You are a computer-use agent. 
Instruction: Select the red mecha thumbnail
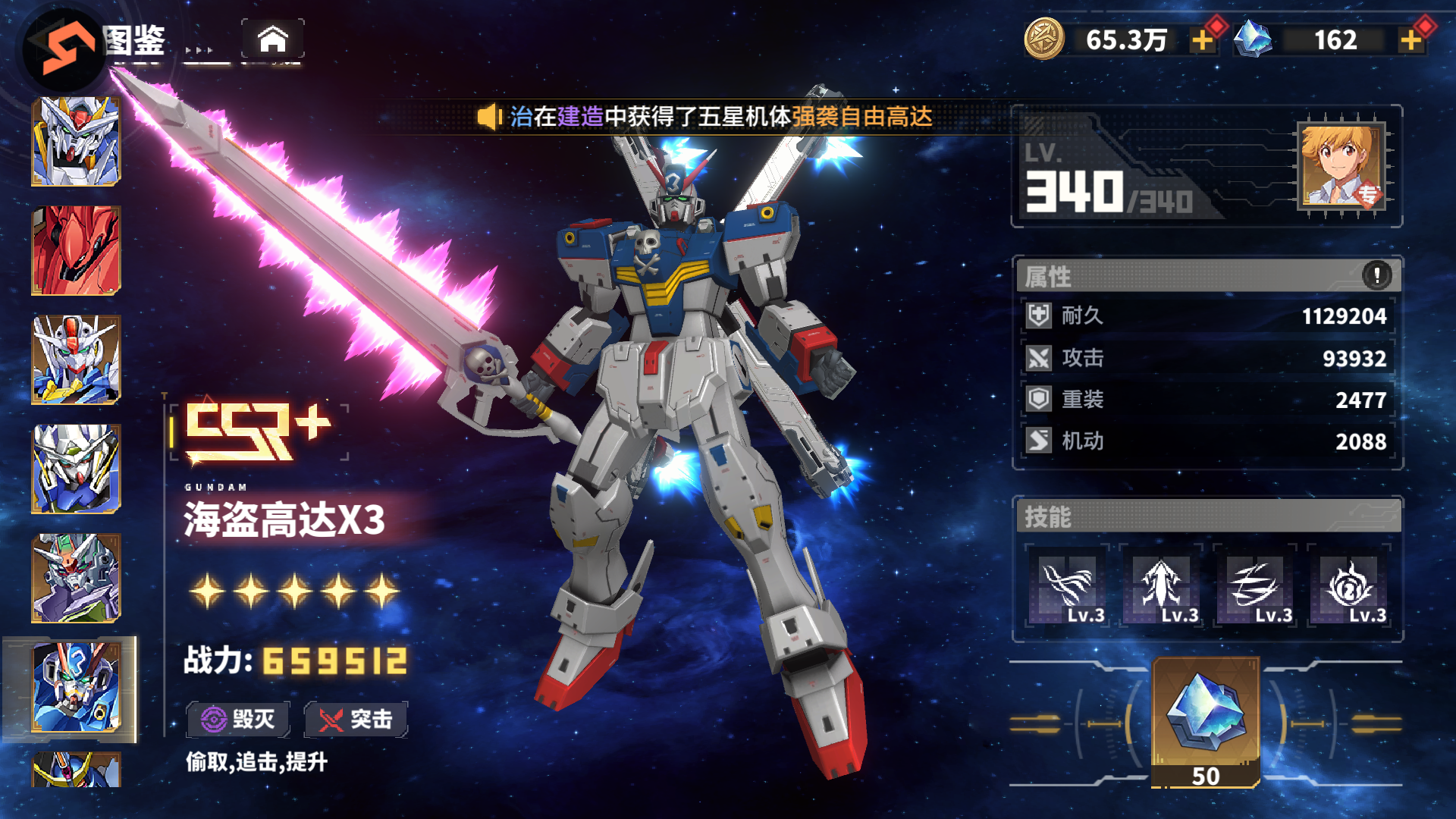coord(76,250)
